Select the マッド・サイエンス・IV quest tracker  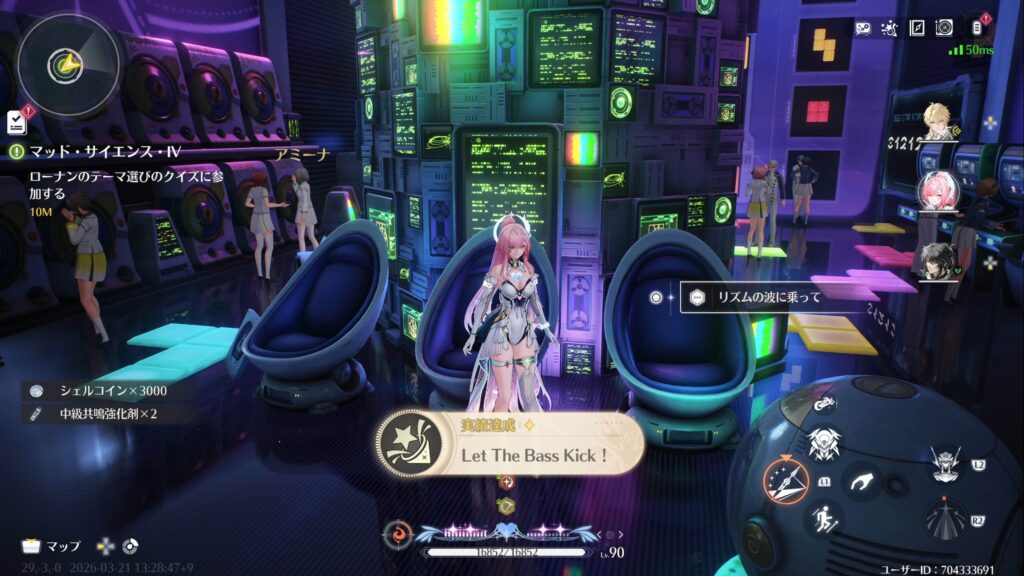(96, 152)
